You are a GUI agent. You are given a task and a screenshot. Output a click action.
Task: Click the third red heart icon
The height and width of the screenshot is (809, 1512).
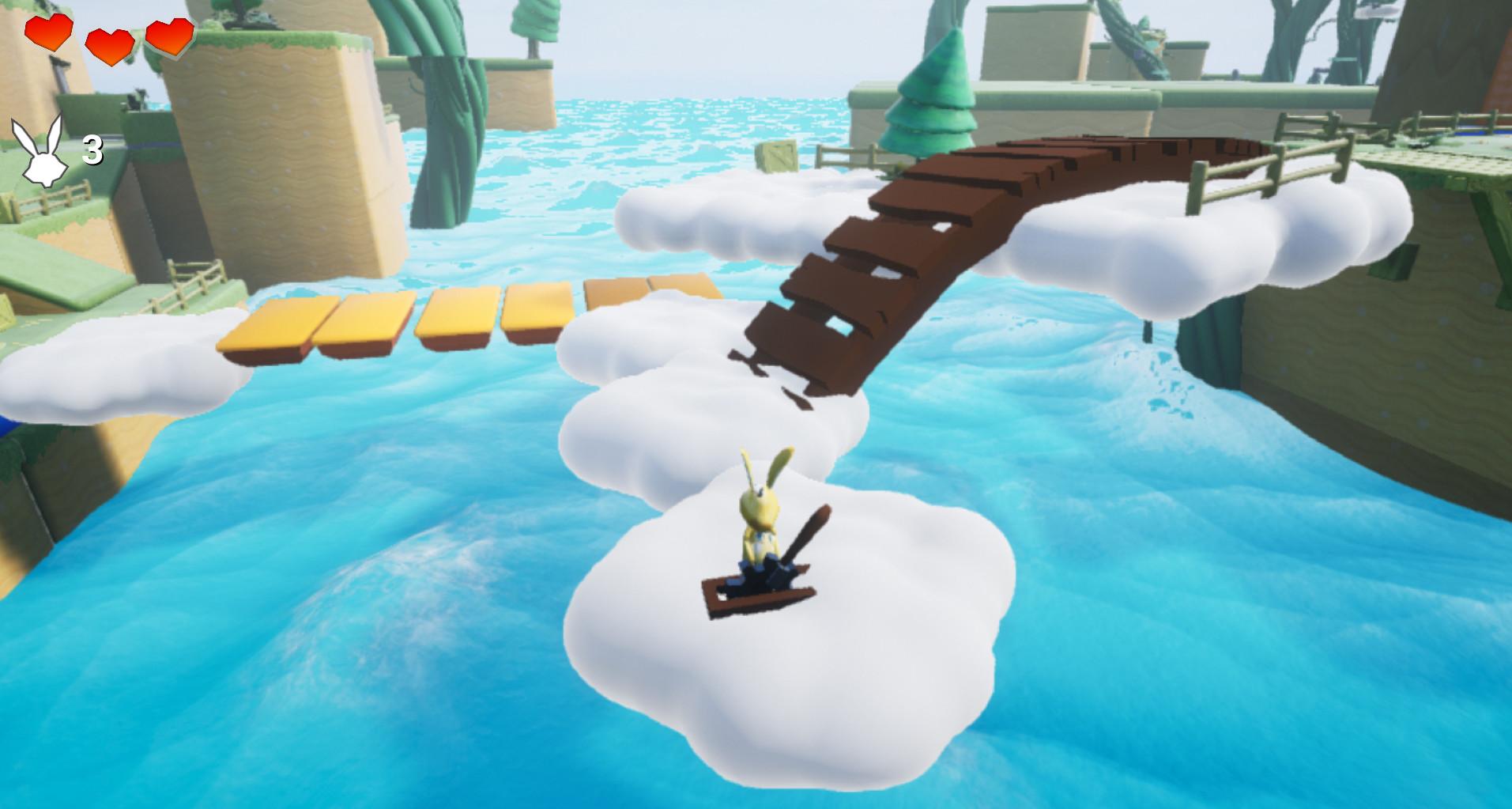(x=168, y=36)
